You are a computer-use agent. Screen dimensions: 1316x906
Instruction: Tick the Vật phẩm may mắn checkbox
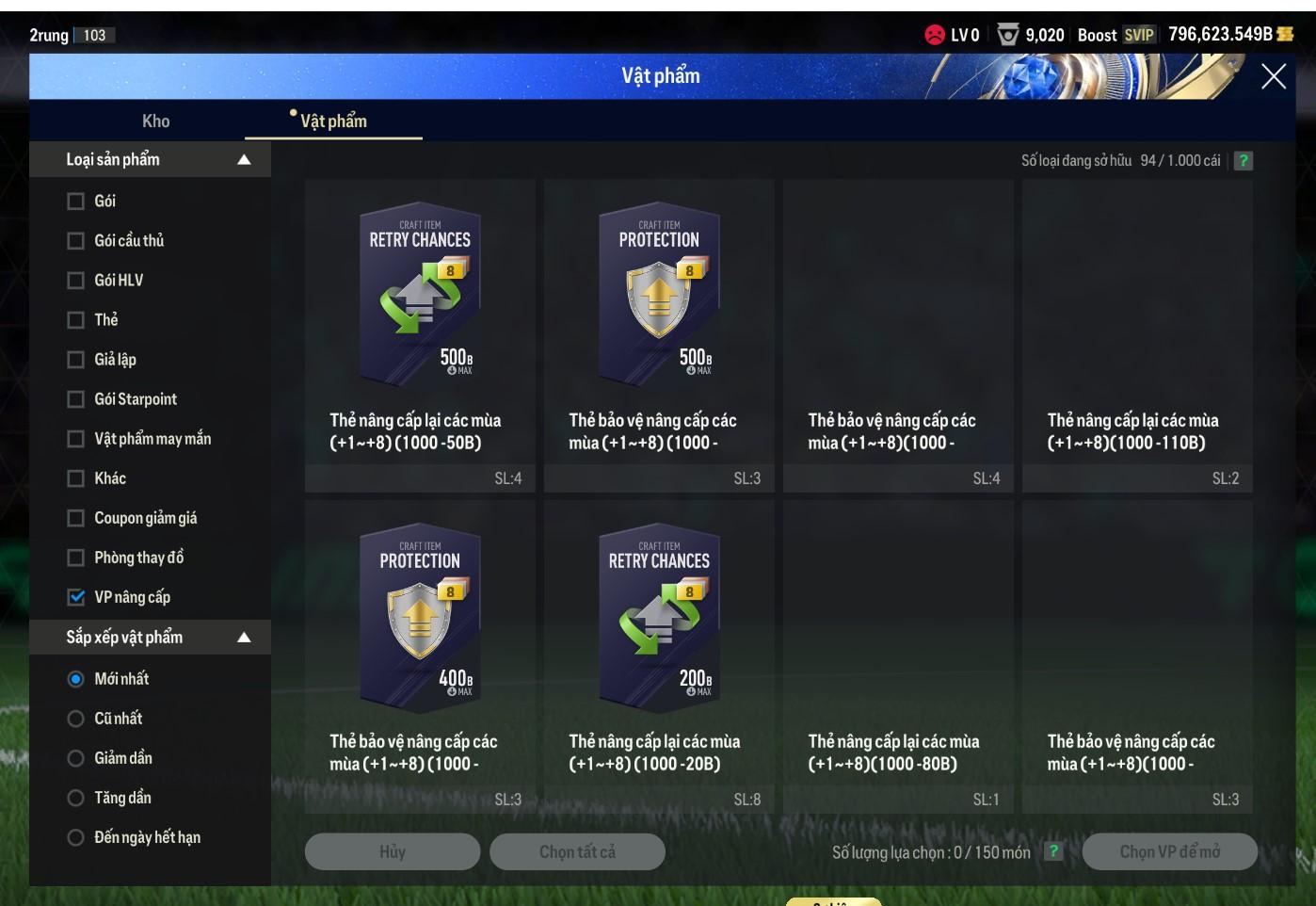click(76, 439)
